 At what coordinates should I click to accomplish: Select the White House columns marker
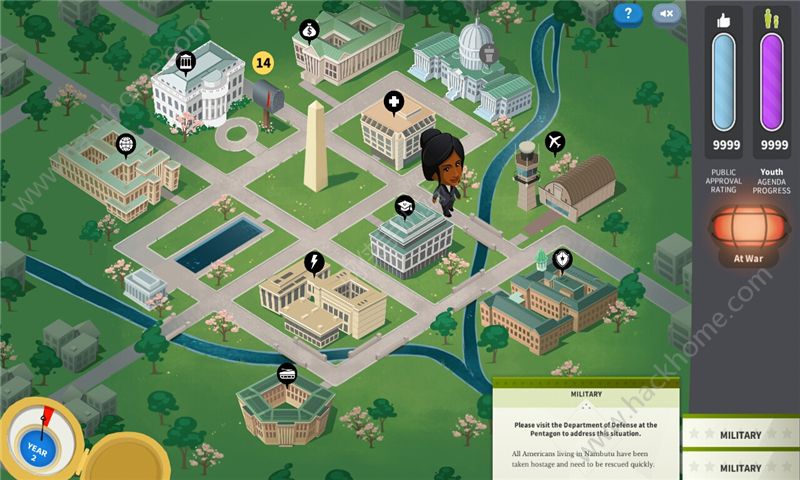[x=185, y=64]
